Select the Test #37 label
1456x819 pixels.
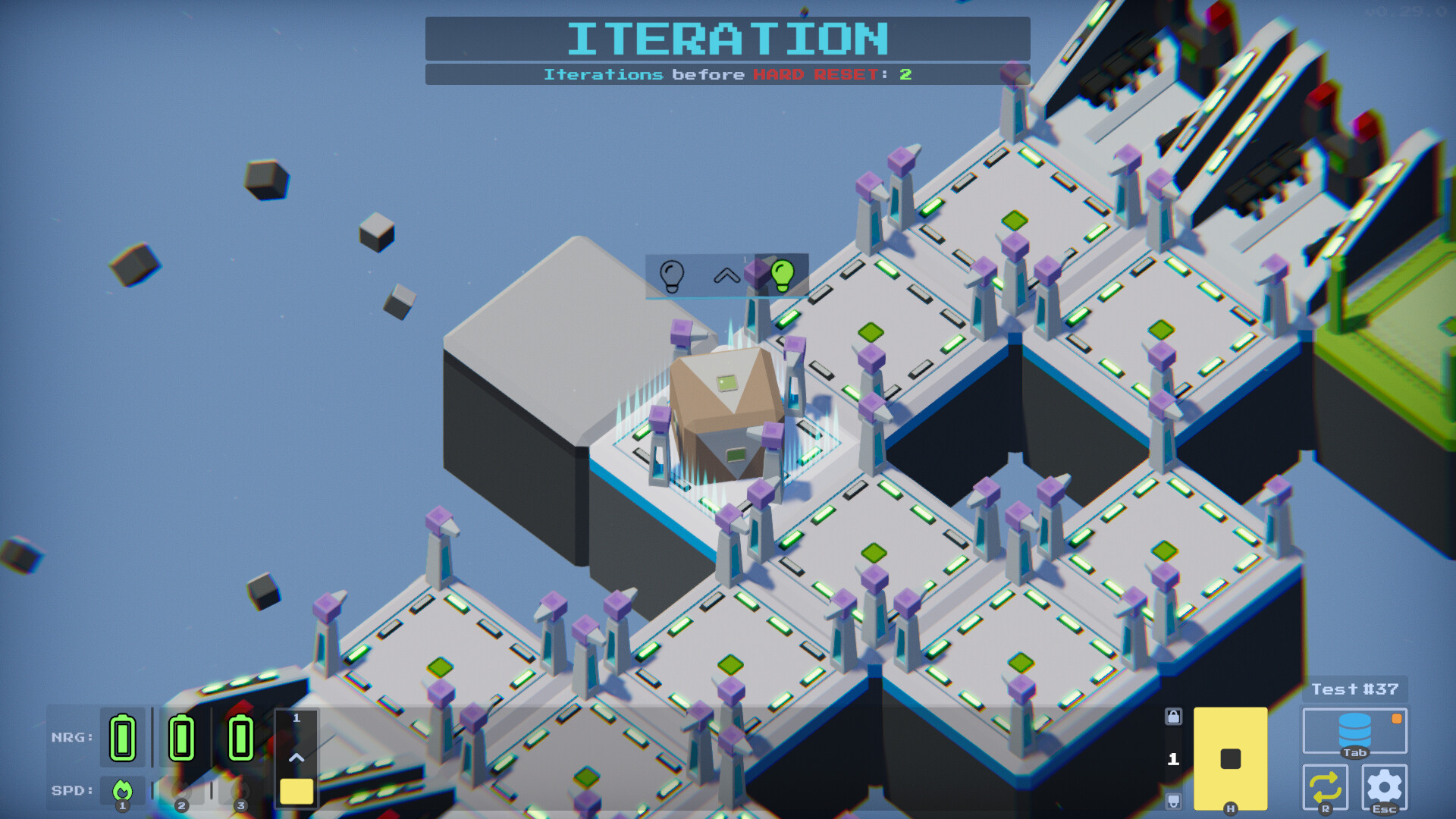point(1355,689)
